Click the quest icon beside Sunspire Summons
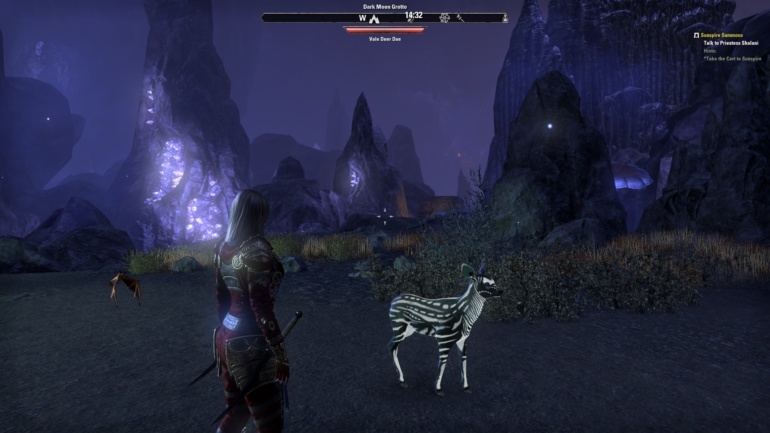 click(697, 35)
